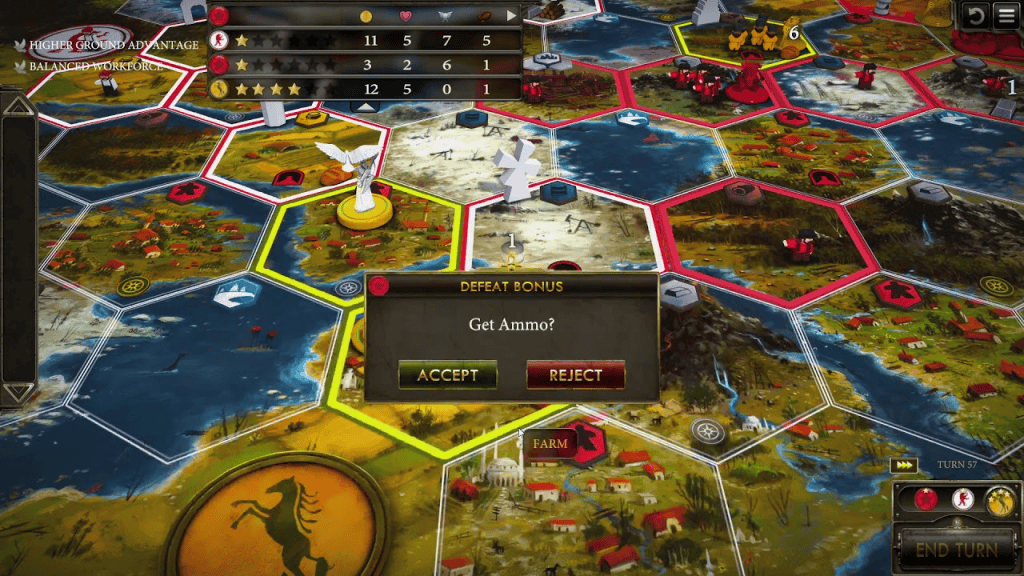Collapse the scoreboard with the up arrow
Viewport: 1024px width, 576px height.
(367, 105)
